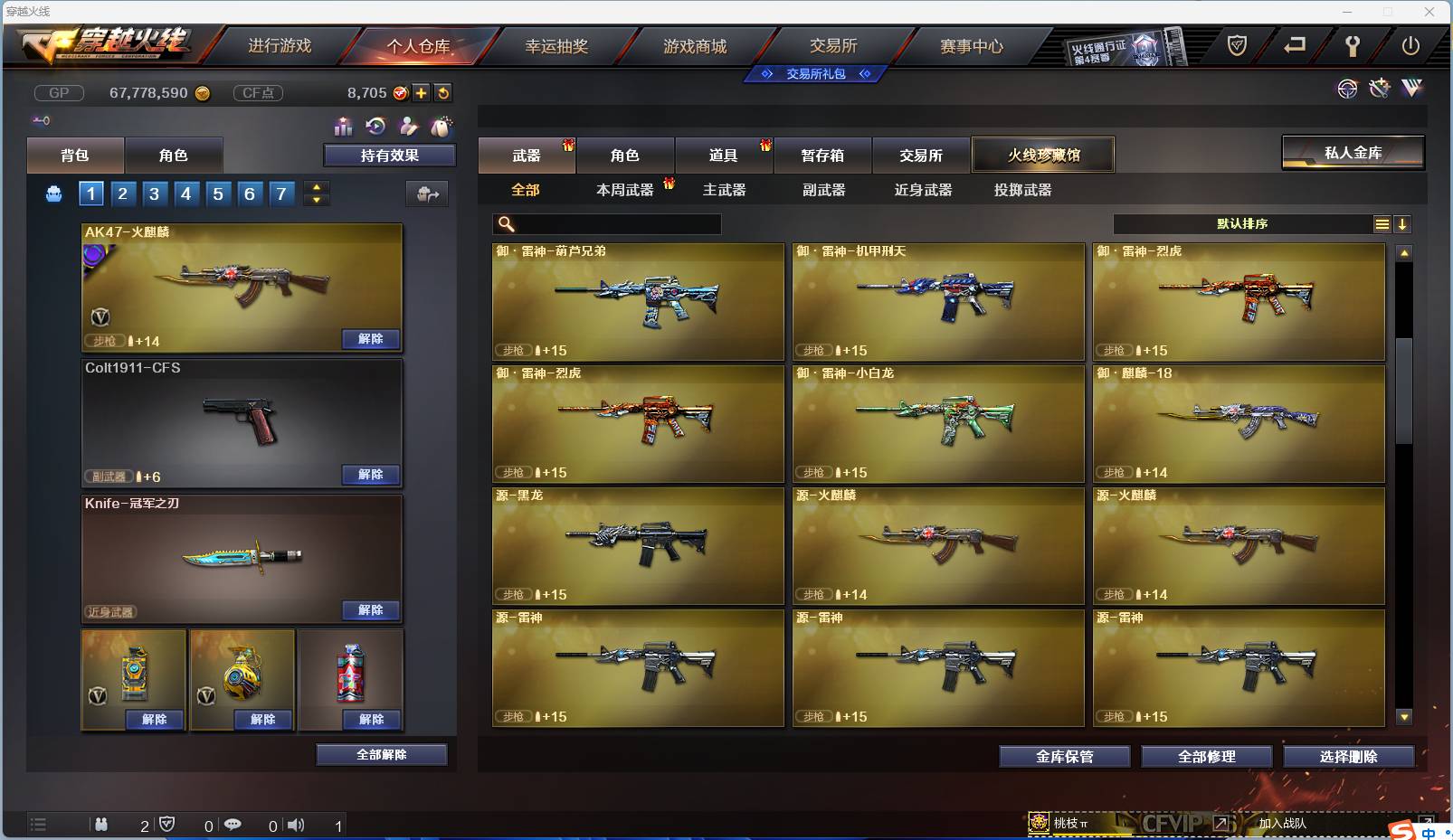Open the character rename icon above 持有效果

click(x=409, y=127)
